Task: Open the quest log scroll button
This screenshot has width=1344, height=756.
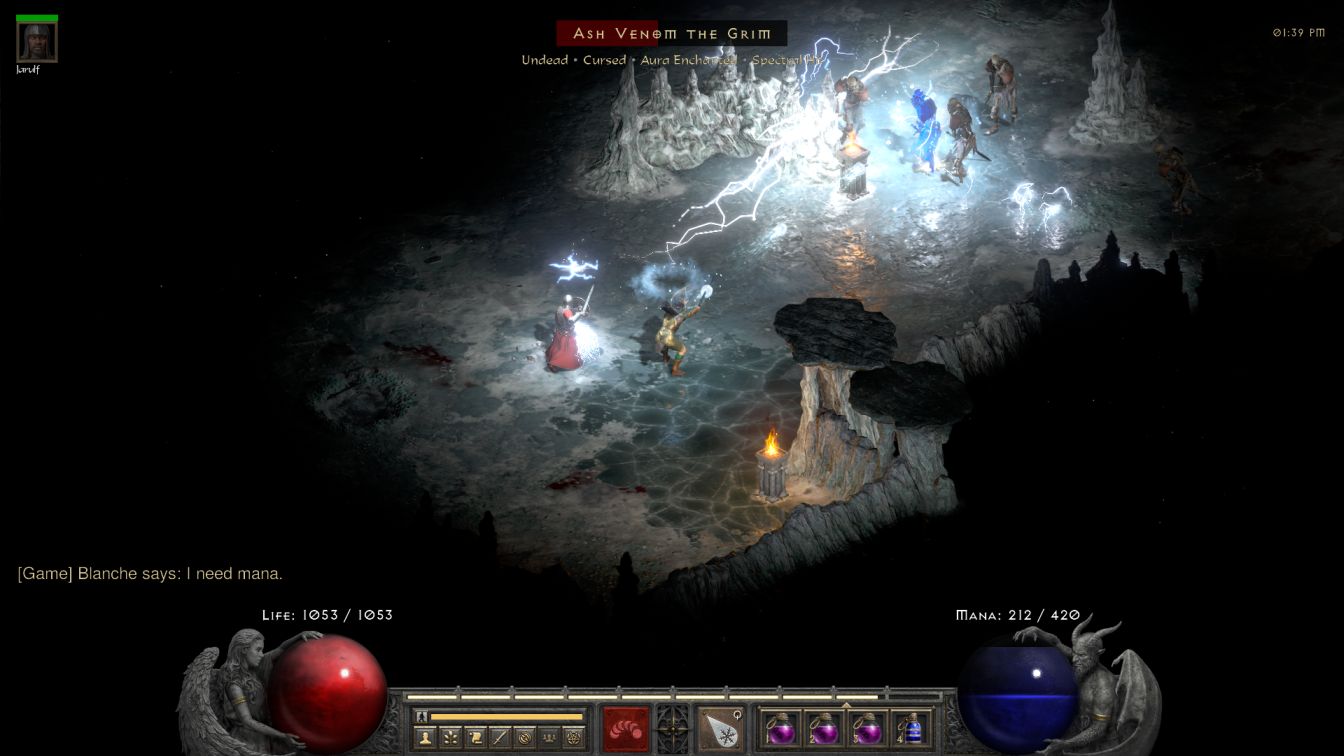Action: coord(476,738)
